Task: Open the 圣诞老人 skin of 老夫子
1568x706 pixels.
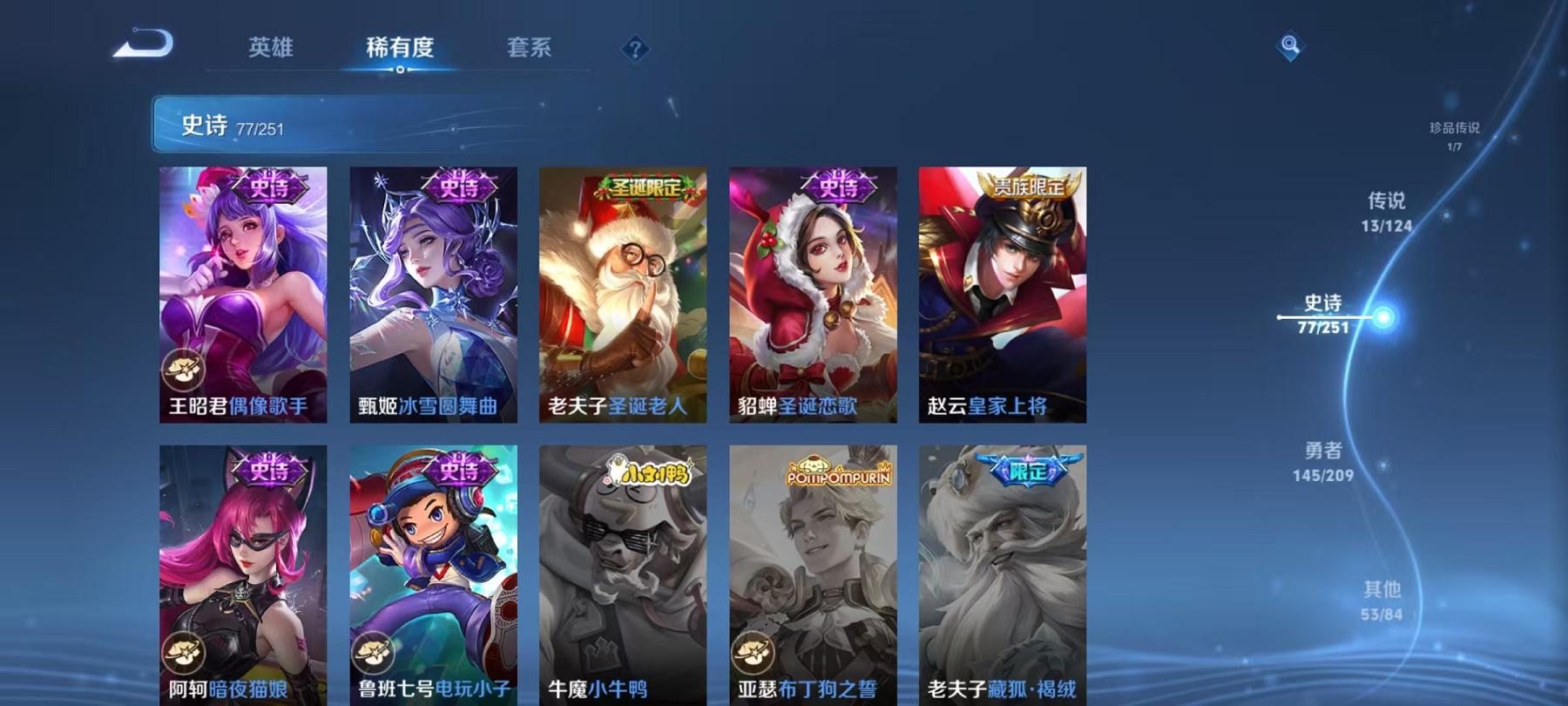Action: (625, 296)
